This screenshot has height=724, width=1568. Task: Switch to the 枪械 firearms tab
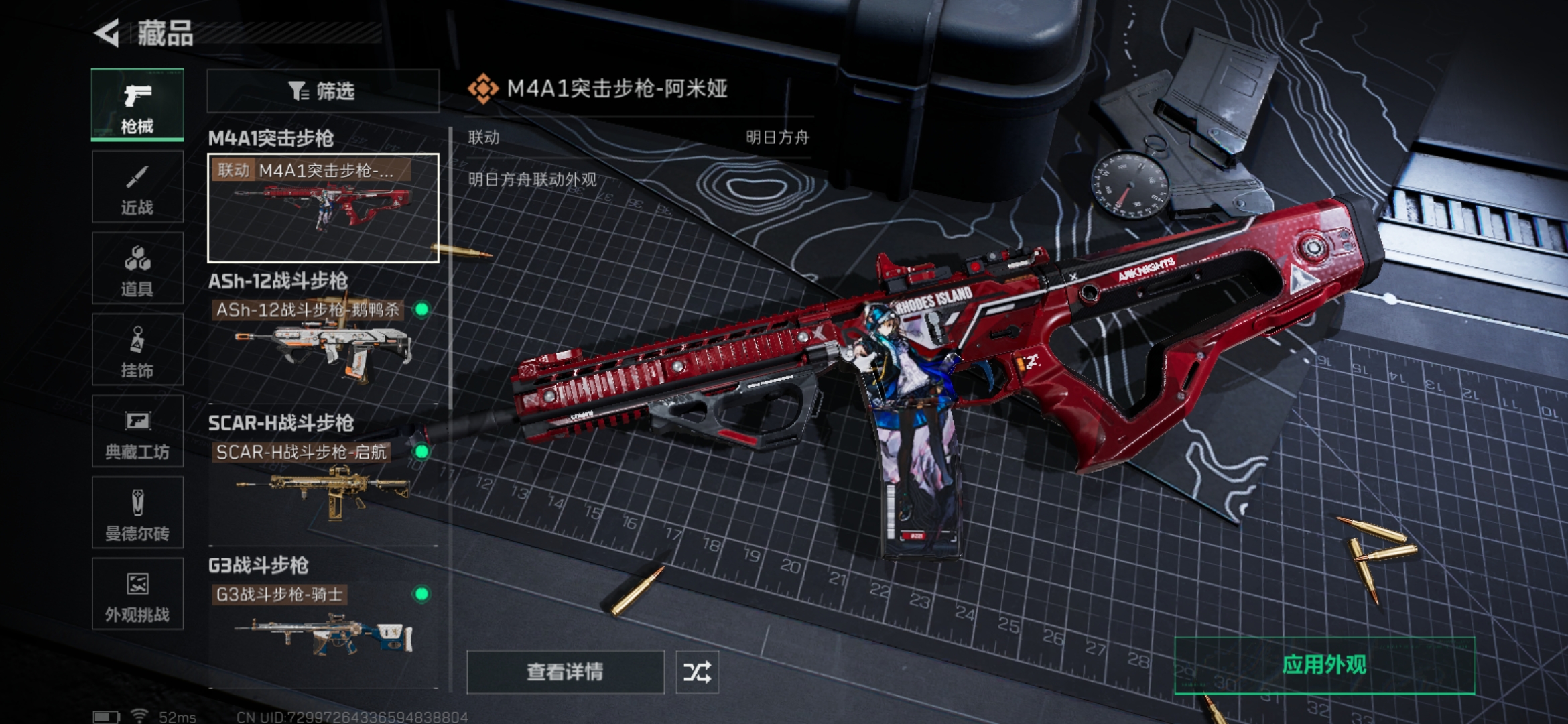pos(137,105)
